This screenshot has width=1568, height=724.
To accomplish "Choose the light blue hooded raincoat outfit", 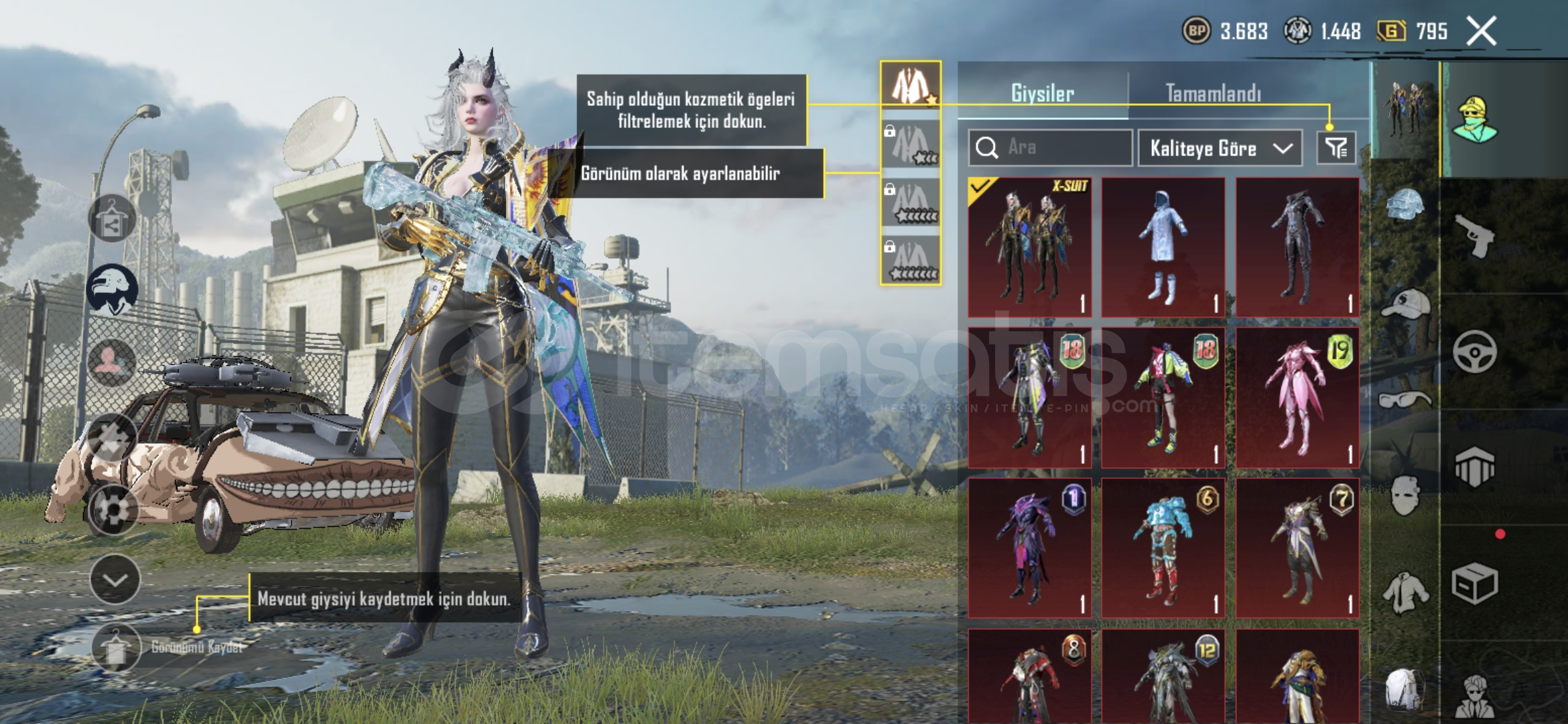I will pos(1163,247).
